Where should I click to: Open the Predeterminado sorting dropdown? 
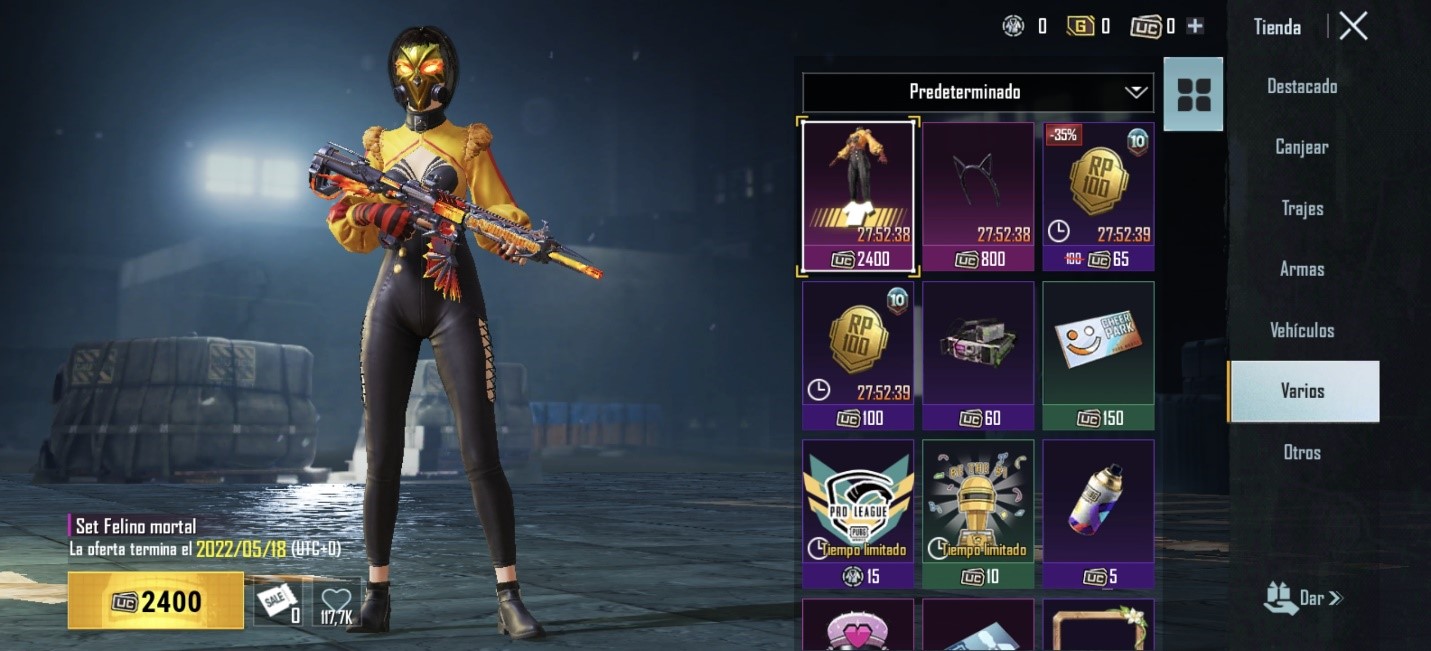pyautogui.click(x=977, y=92)
